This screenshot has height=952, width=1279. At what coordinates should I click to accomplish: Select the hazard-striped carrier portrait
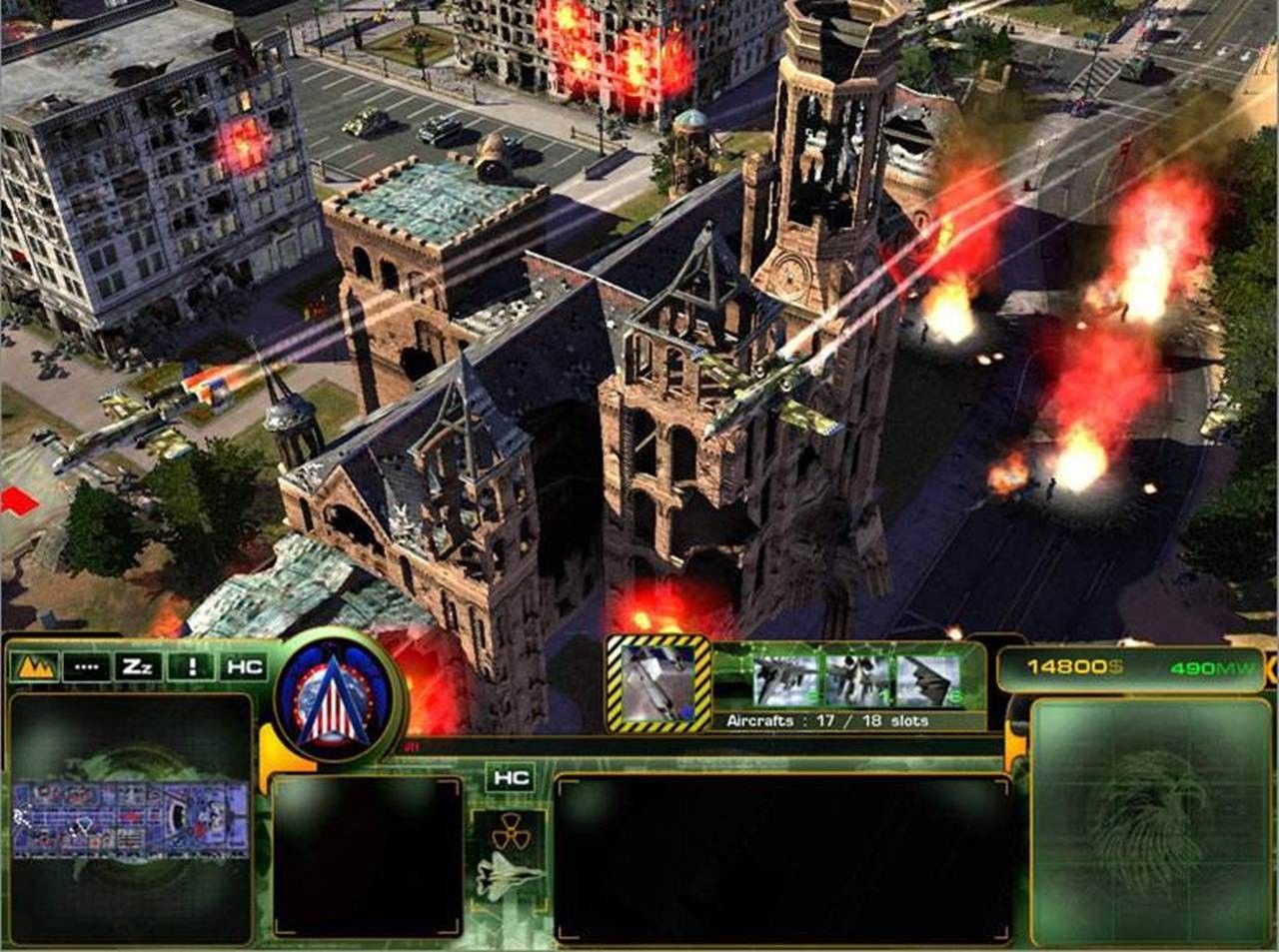pyautogui.click(x=658, y=682)
